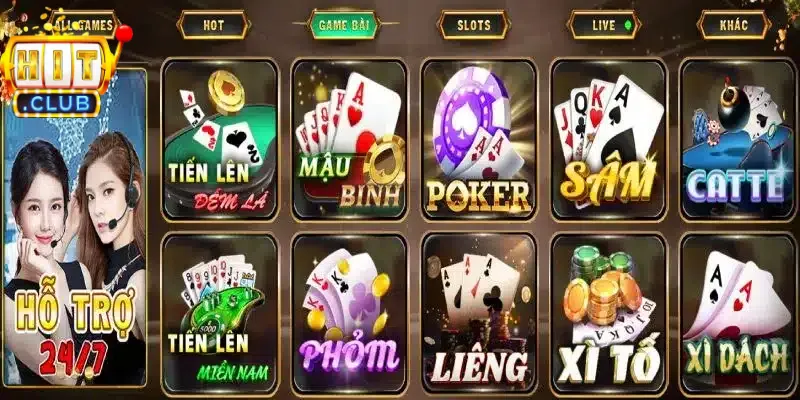Launch the Tiến Lên Đếm Lá game
This screenshot has height=400, width=800.
point(219,138)
